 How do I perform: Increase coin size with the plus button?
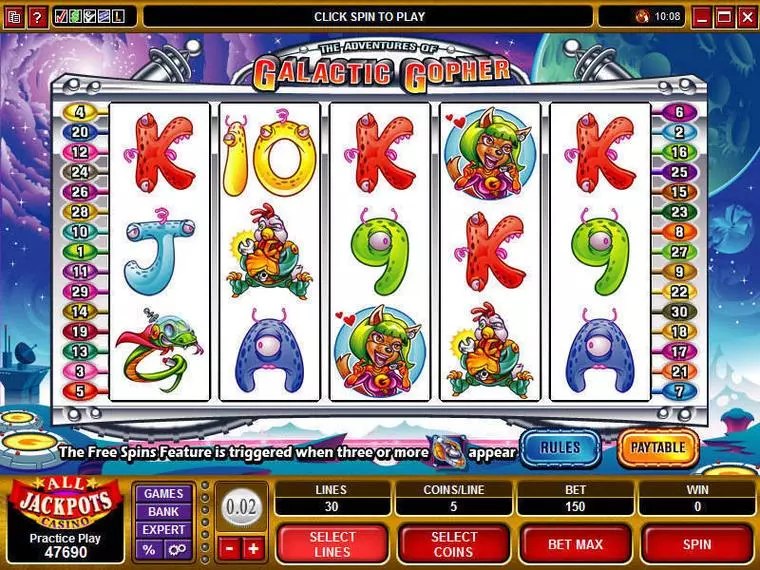click(252, 548)
